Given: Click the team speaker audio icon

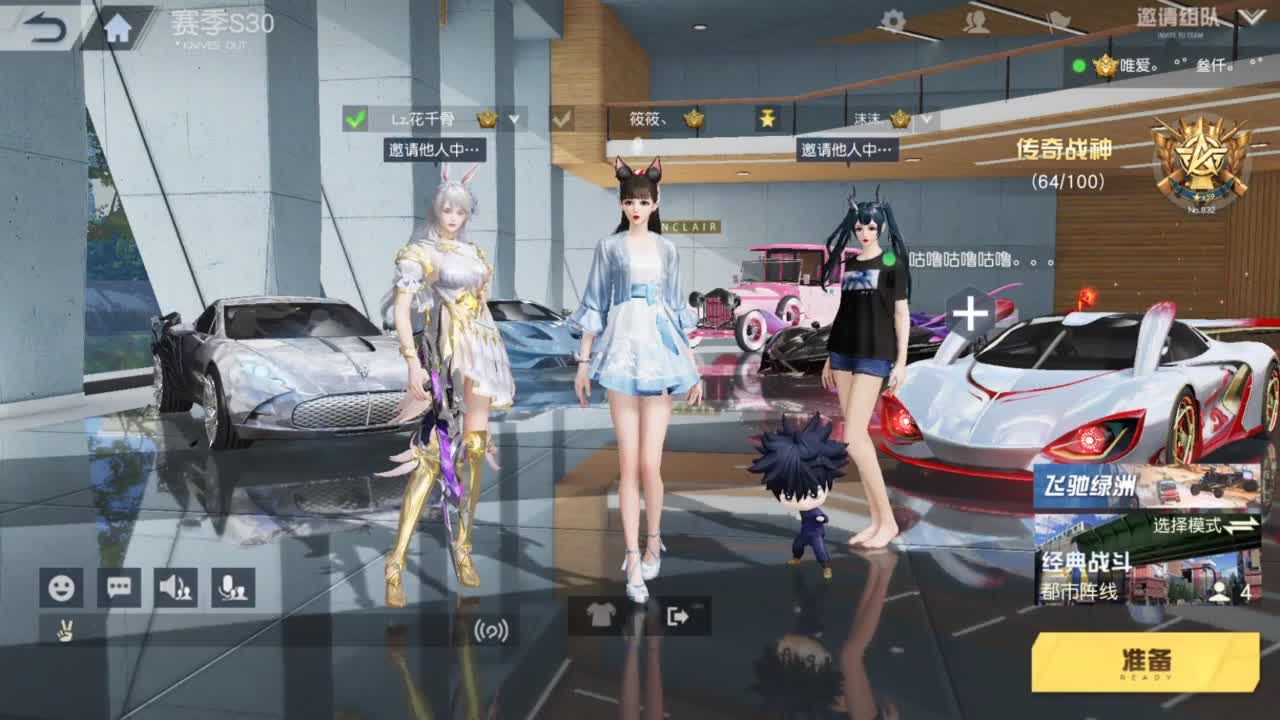Looking at the screenshot, I should point(178,589).
